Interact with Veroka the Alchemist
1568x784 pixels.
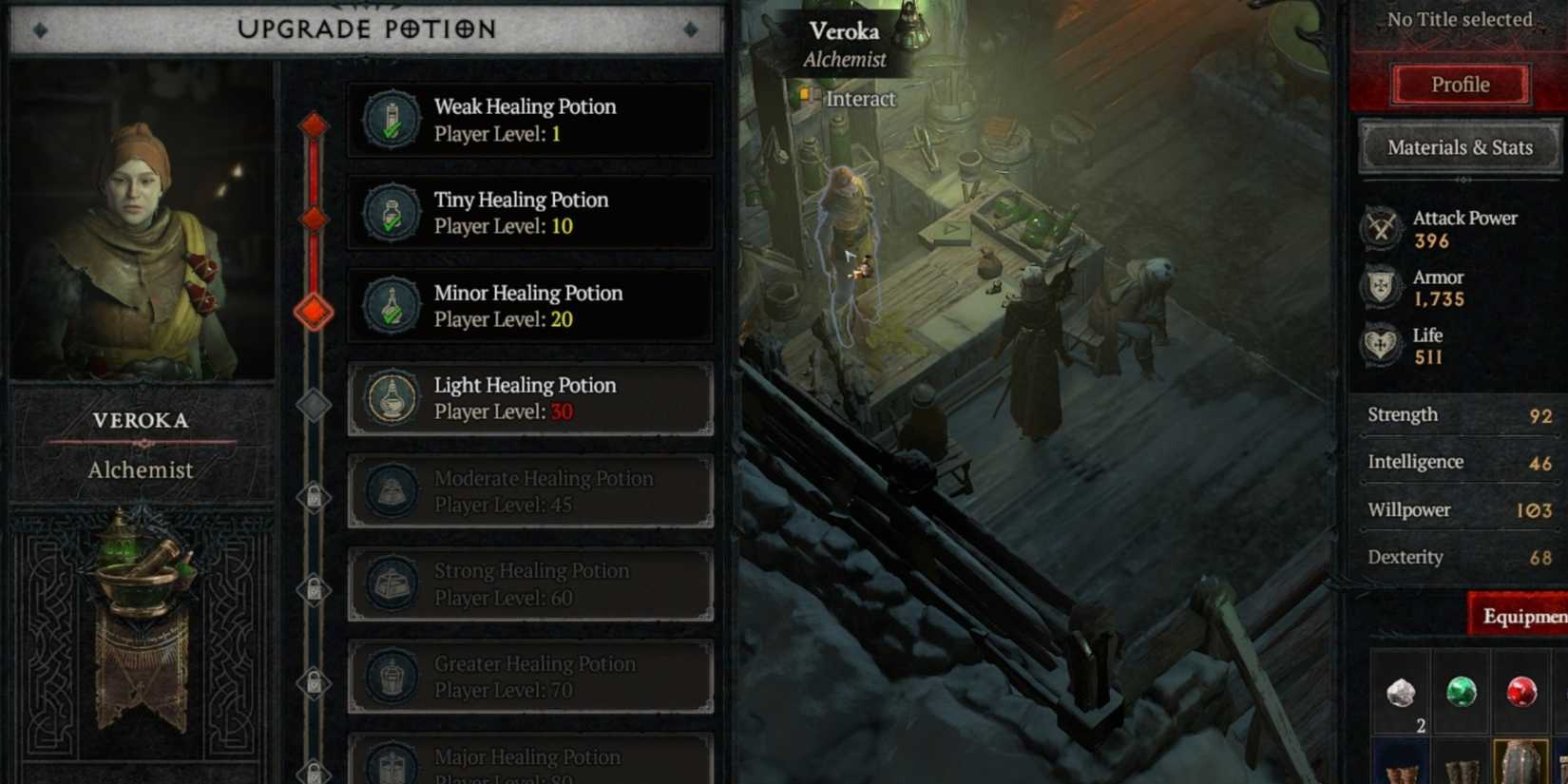point(859,99)
